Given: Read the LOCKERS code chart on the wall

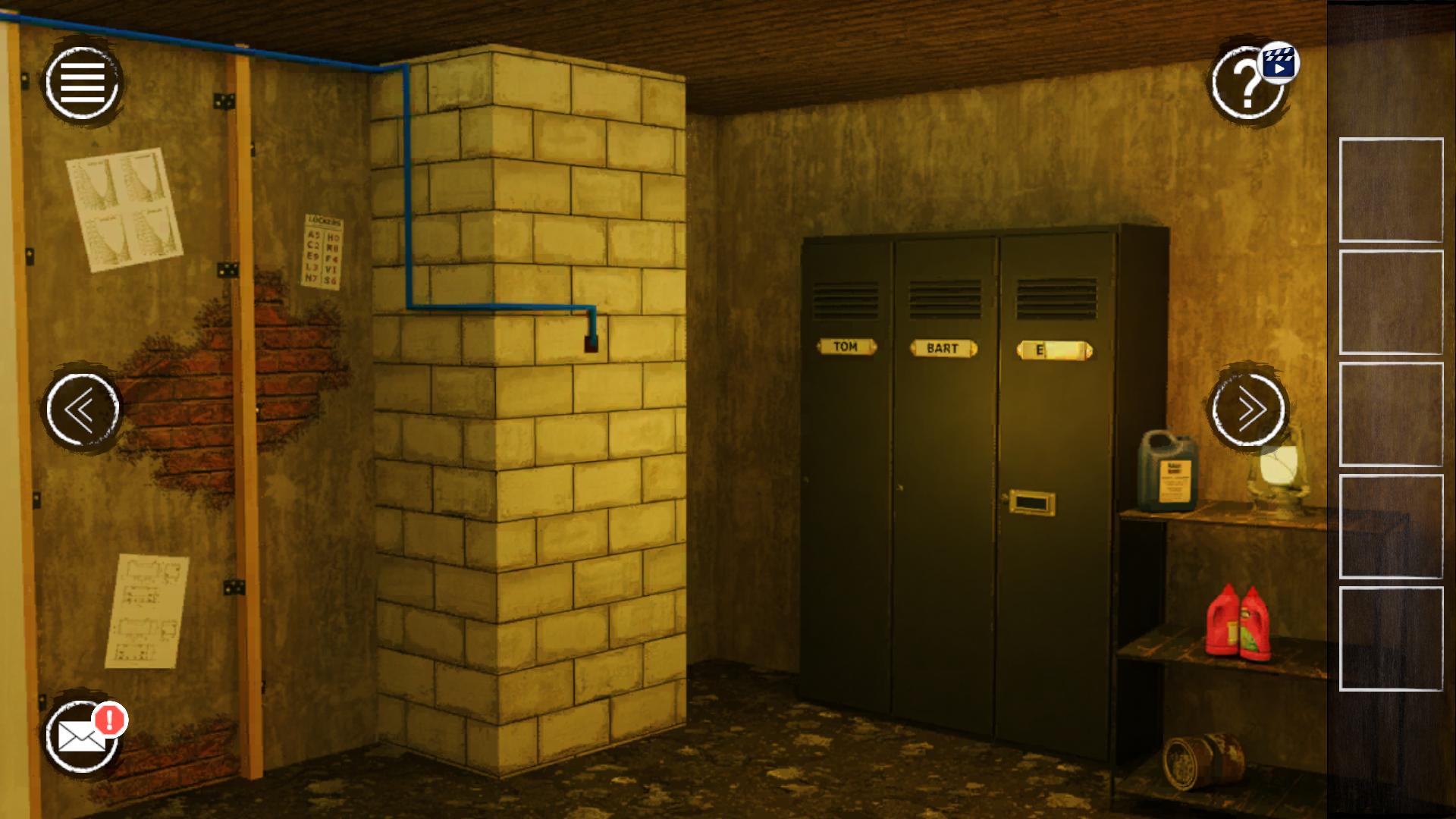Looking at the screenshot, I should coord(325,250).
